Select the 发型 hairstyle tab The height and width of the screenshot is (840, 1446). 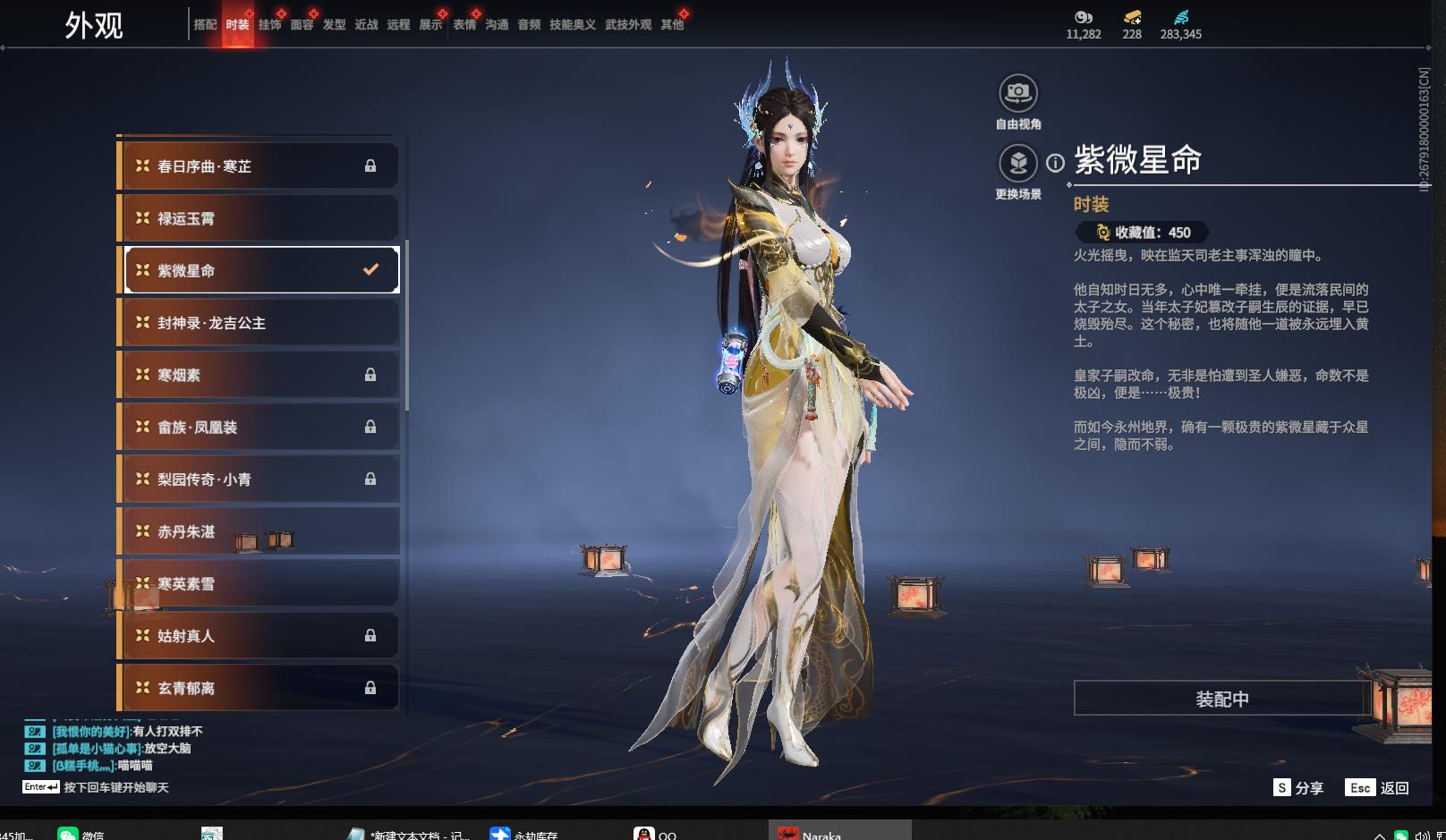coord(334,25)
